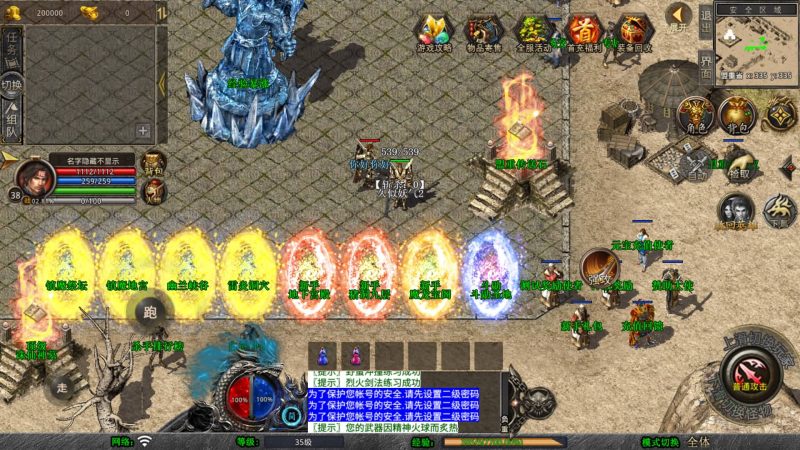The height and width of the screenshot is (450, 800).
Task: Open the 装备回收 equipment recycle icon
Action: [x=632, y=31]
